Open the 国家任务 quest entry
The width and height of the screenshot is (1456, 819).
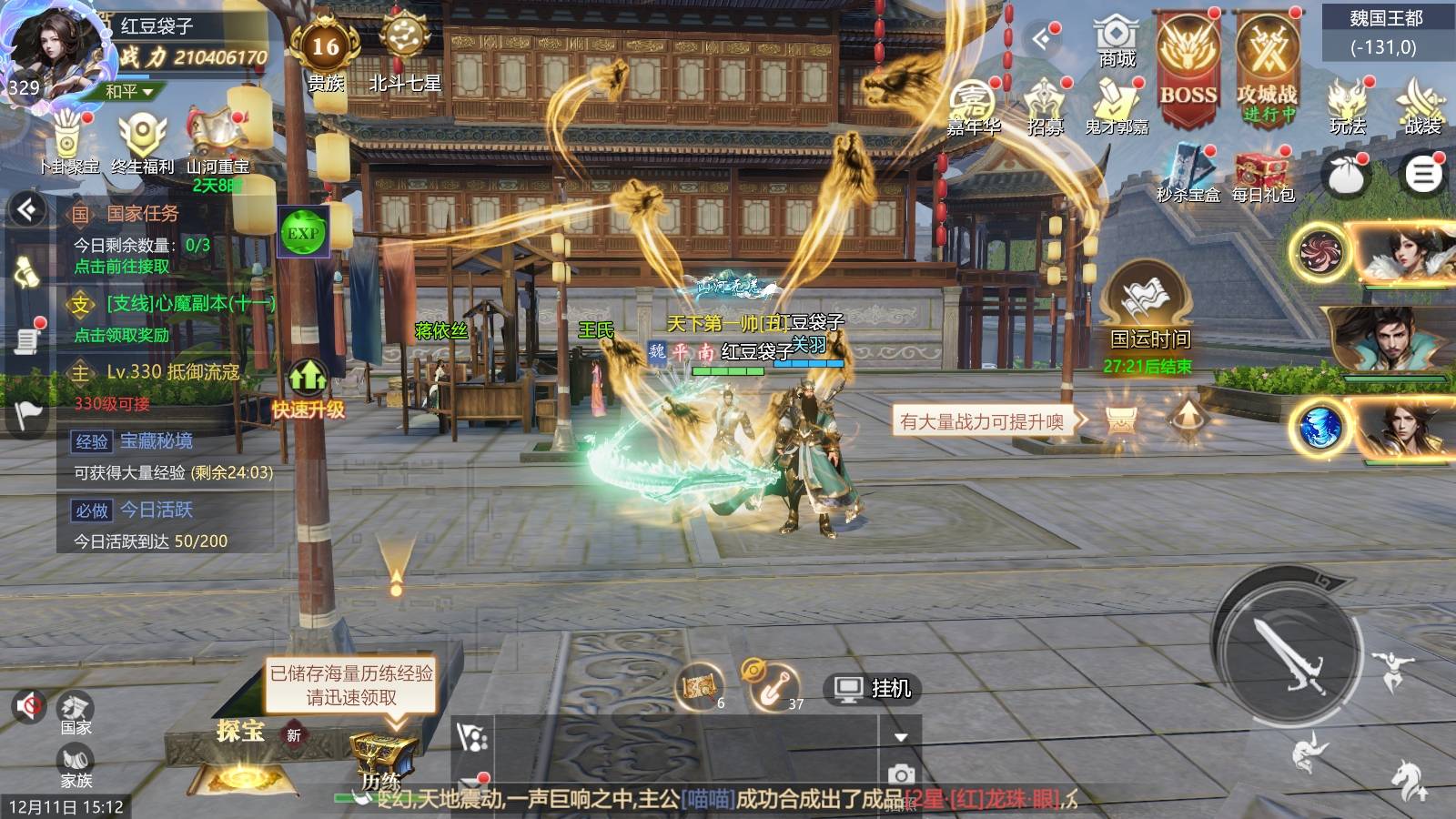tap(143, 214)
